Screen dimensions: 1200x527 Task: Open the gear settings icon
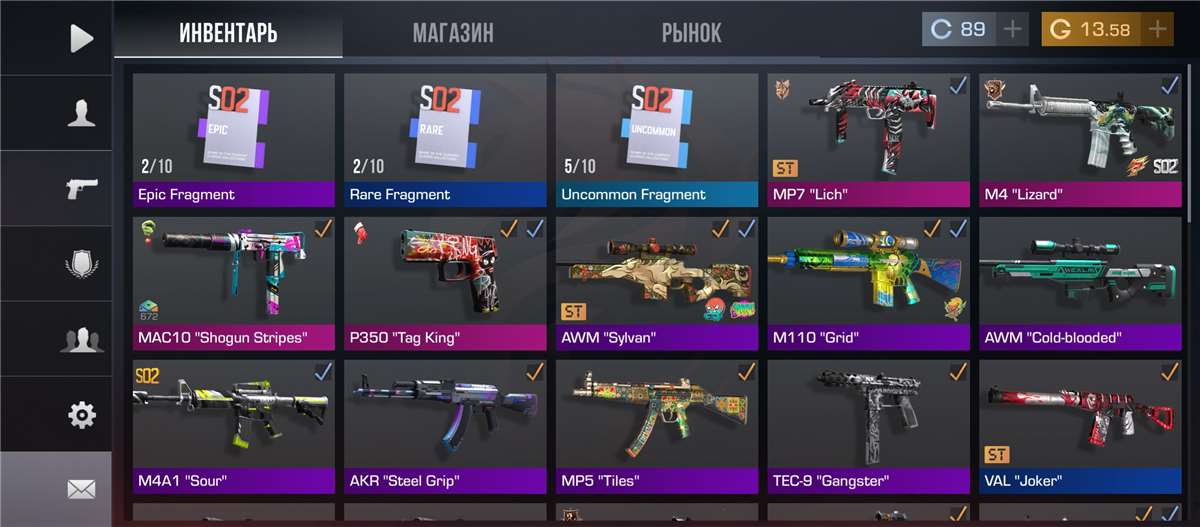(81, 414)
